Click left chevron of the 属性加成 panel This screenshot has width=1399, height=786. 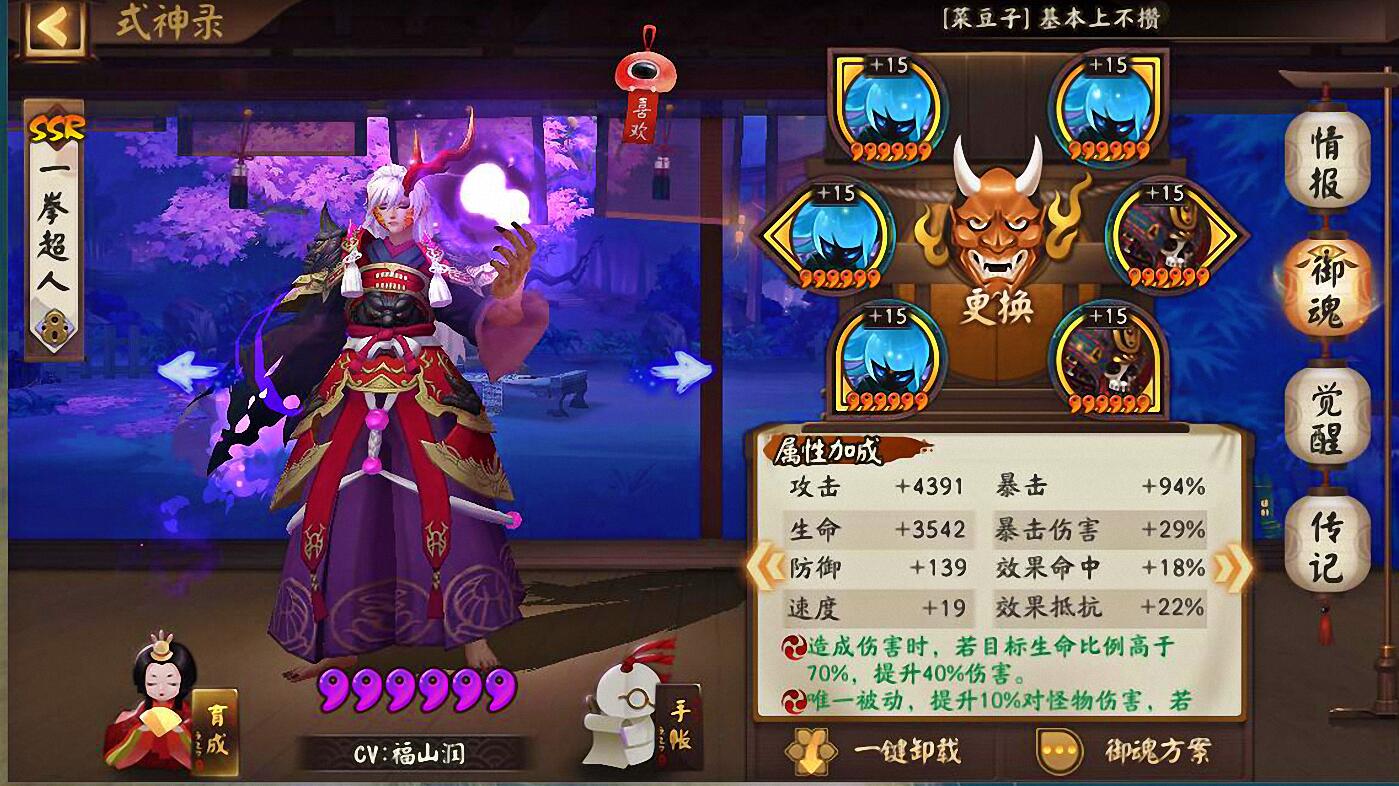click(764, 565)
